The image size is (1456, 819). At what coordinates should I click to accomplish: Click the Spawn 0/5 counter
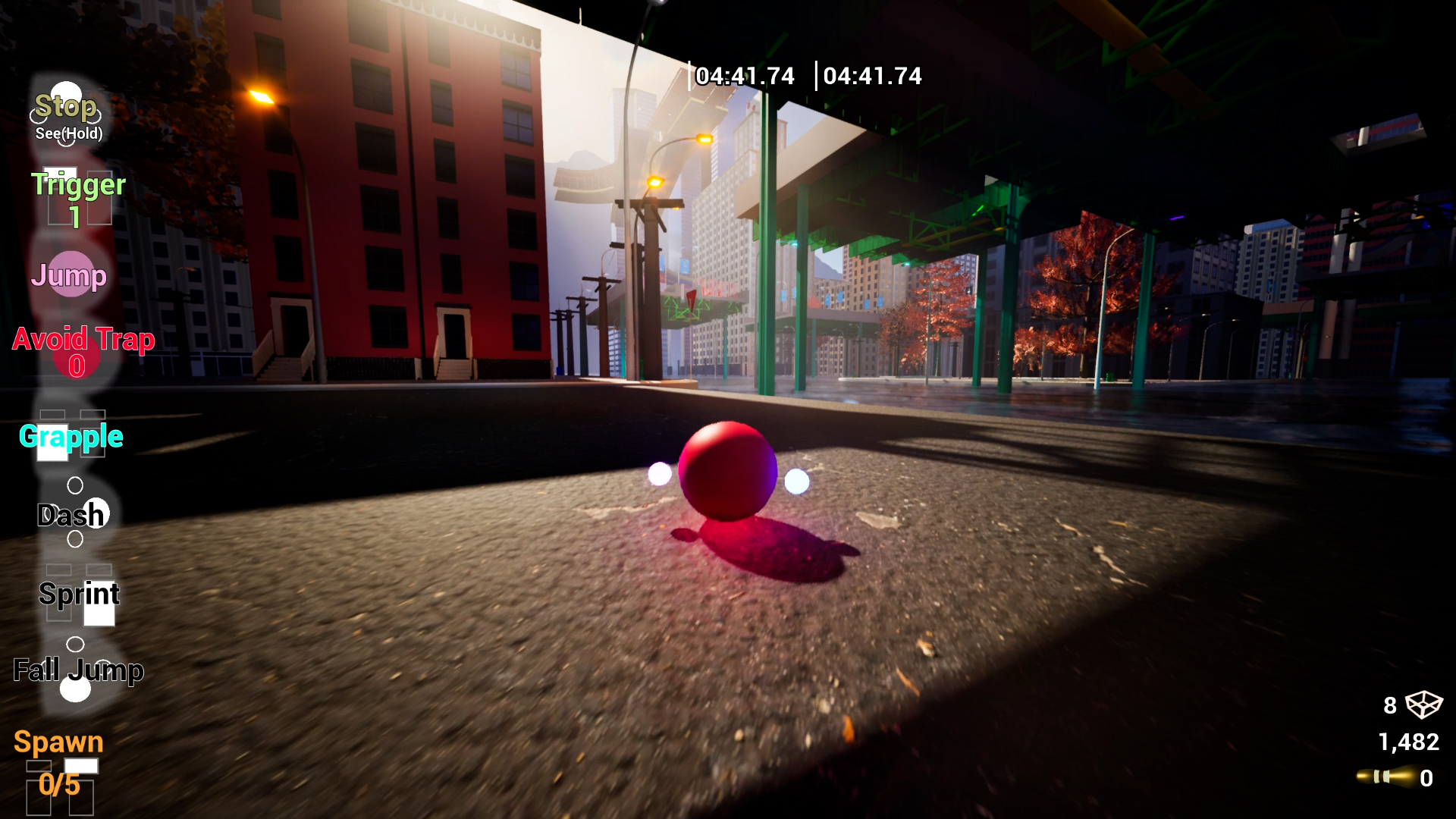(59, 786)
